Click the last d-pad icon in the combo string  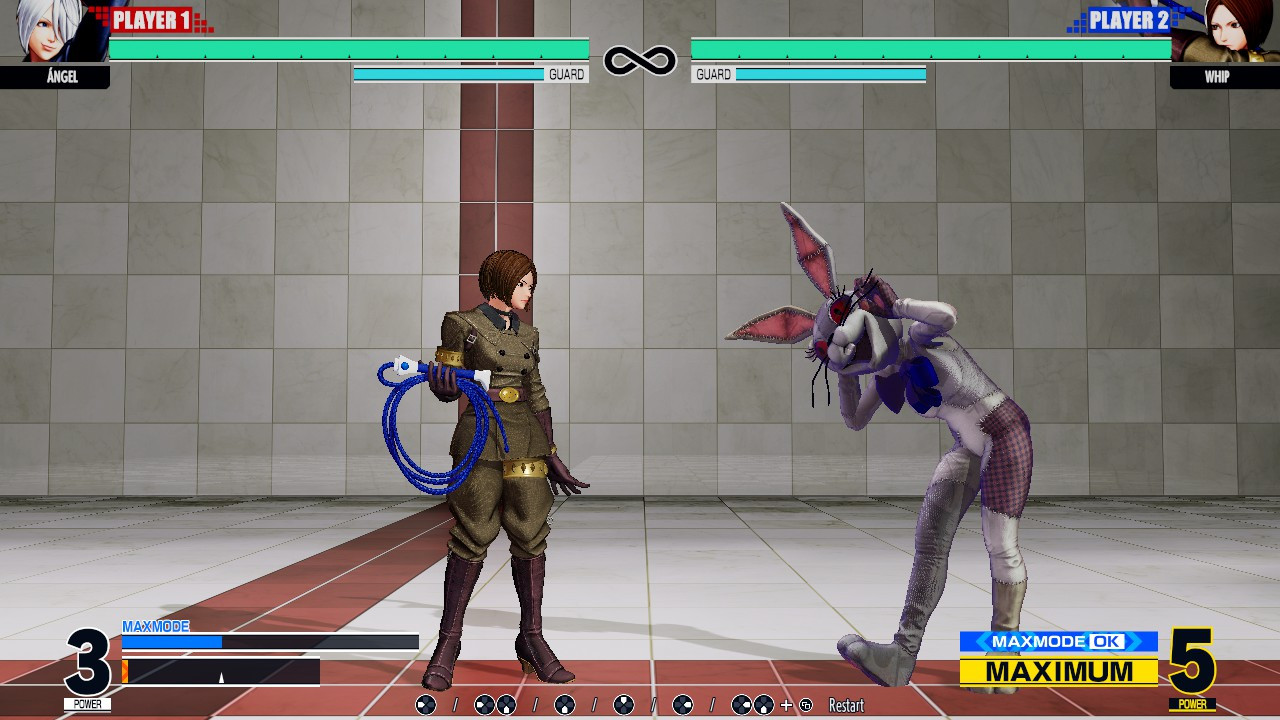(763, 704)
